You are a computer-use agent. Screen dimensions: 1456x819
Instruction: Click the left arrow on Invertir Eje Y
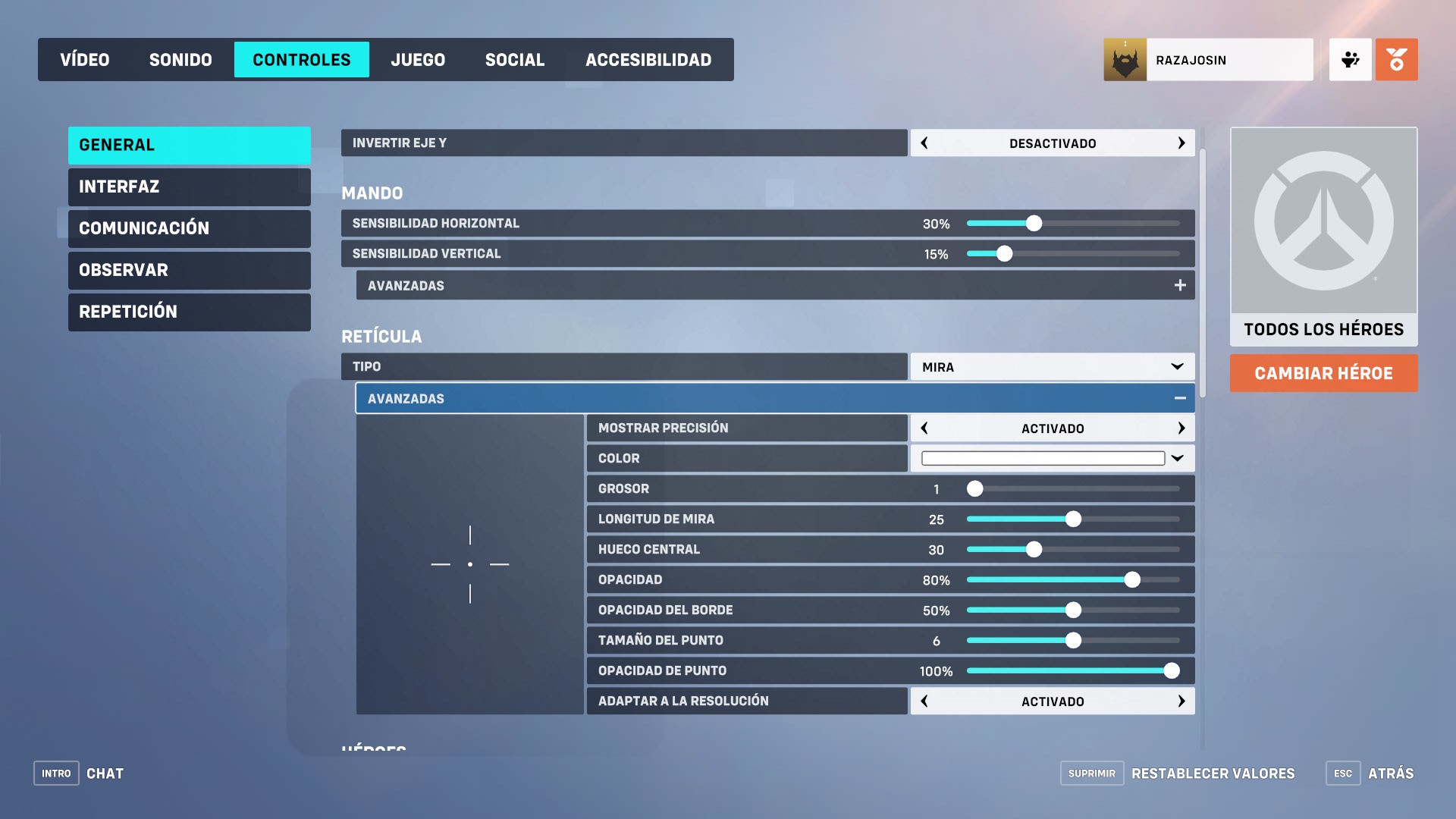[x=924, y=143]
